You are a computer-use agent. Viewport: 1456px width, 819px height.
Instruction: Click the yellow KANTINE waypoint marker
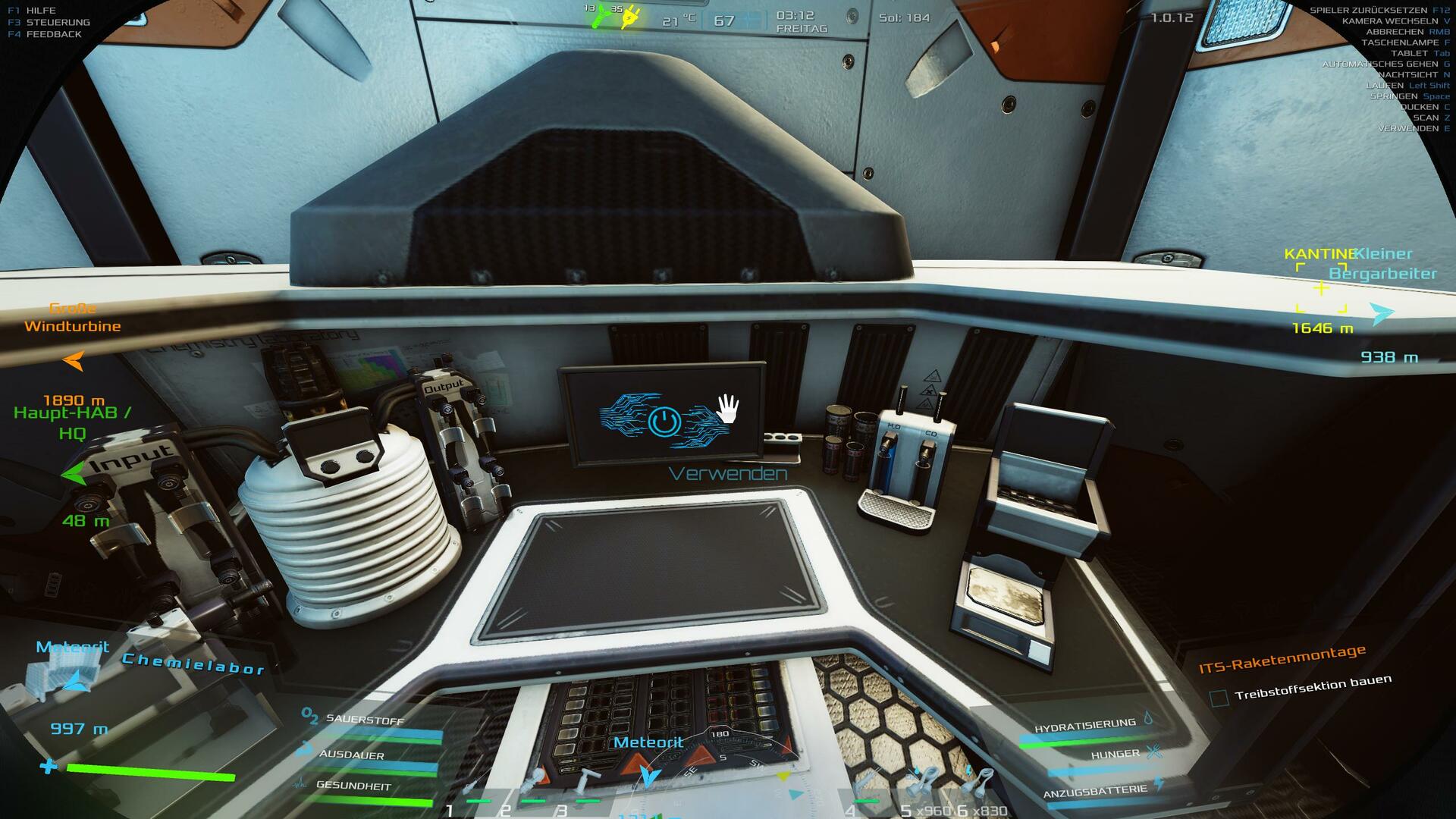(1321, 288)
